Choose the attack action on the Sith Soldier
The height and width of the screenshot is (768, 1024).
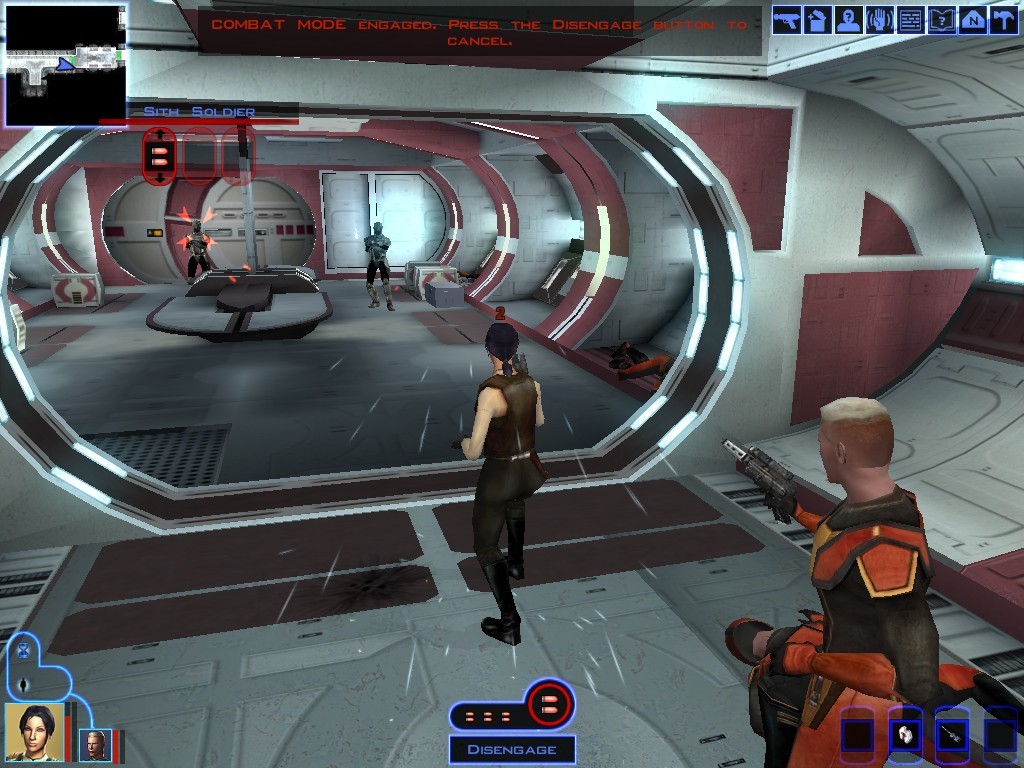pos(159,156)
